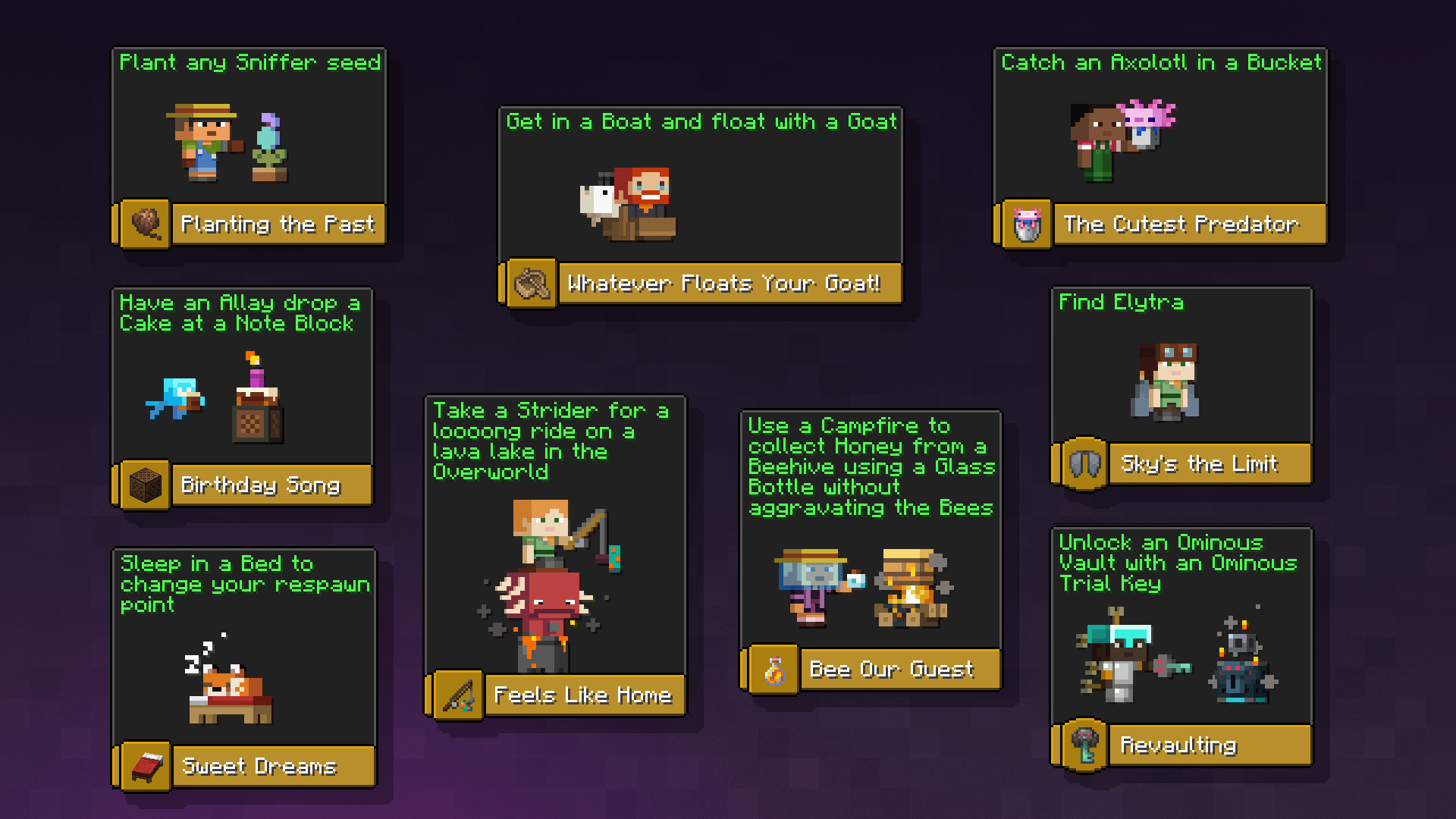1456x819 pixels.
Task: Click the Bee Our Guest banner
Action: point(899,669)
